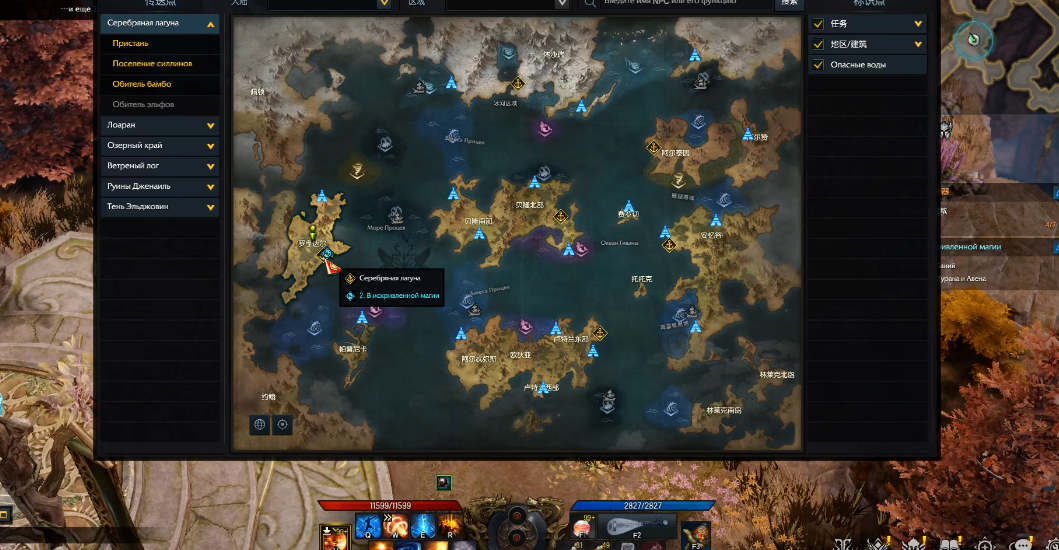Click the round minimap icon at top right
1059x550 pixels.
tap(972, 40)
